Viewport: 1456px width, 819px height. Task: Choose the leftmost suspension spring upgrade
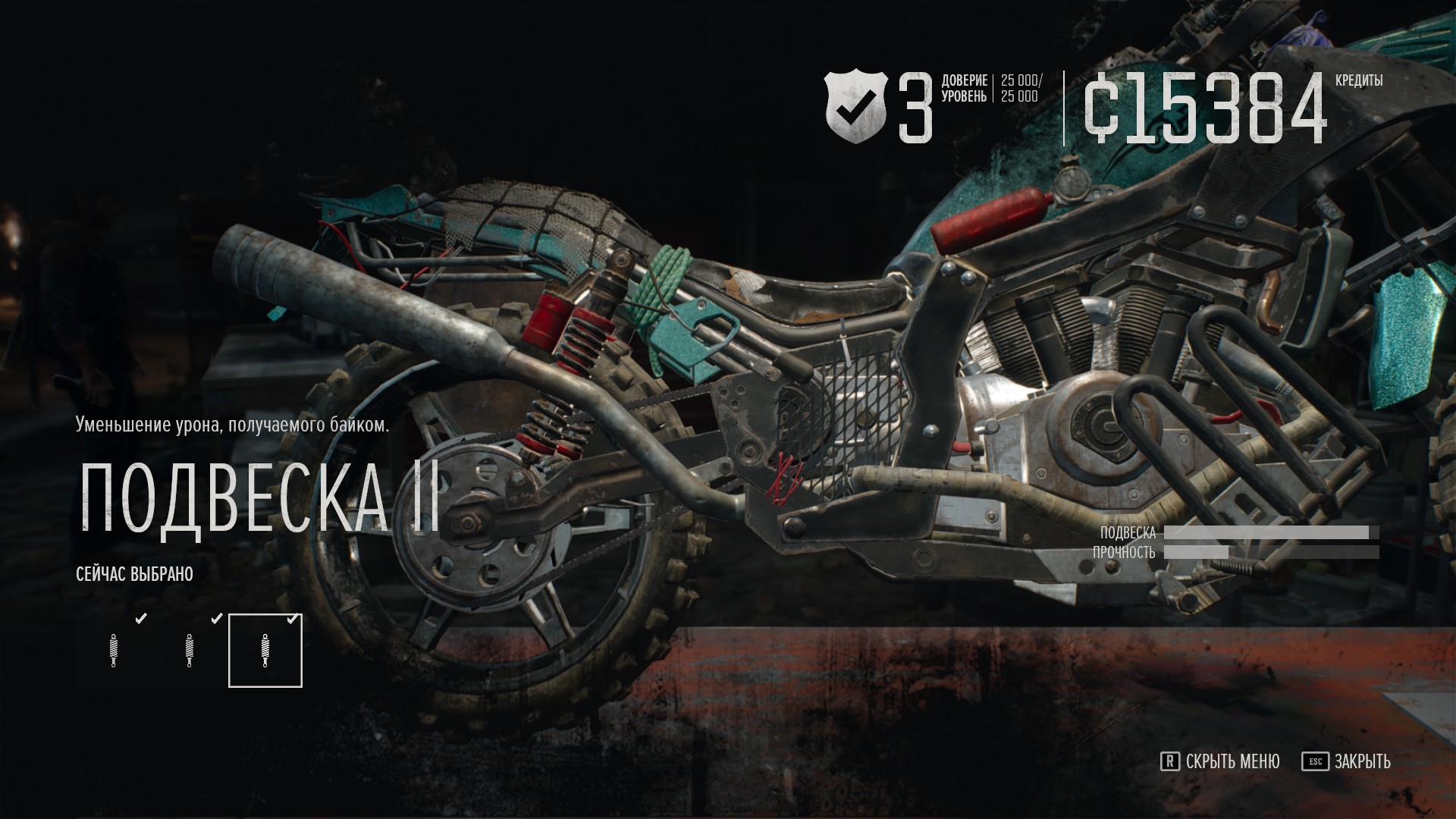pyautogui.click(x=114, y=651)
